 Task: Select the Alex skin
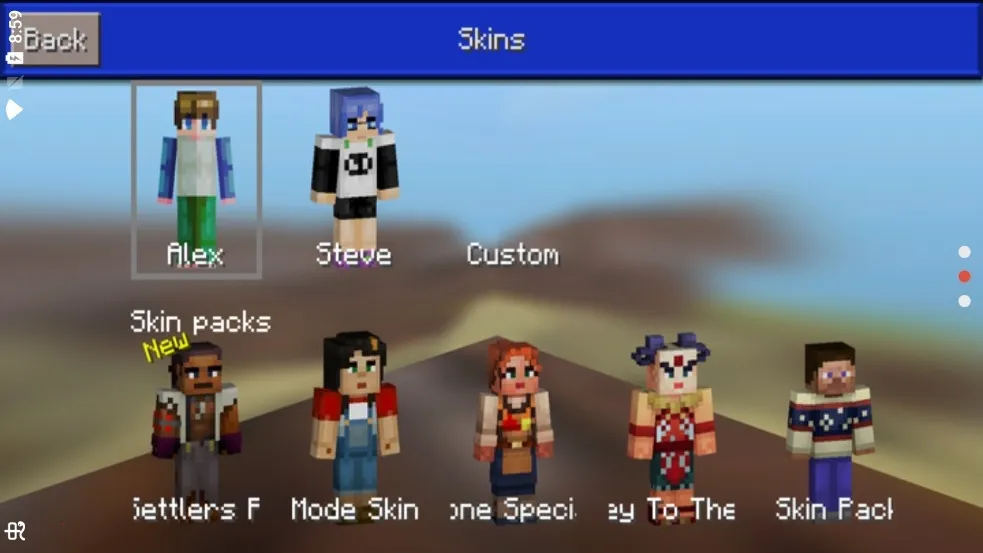196,179
